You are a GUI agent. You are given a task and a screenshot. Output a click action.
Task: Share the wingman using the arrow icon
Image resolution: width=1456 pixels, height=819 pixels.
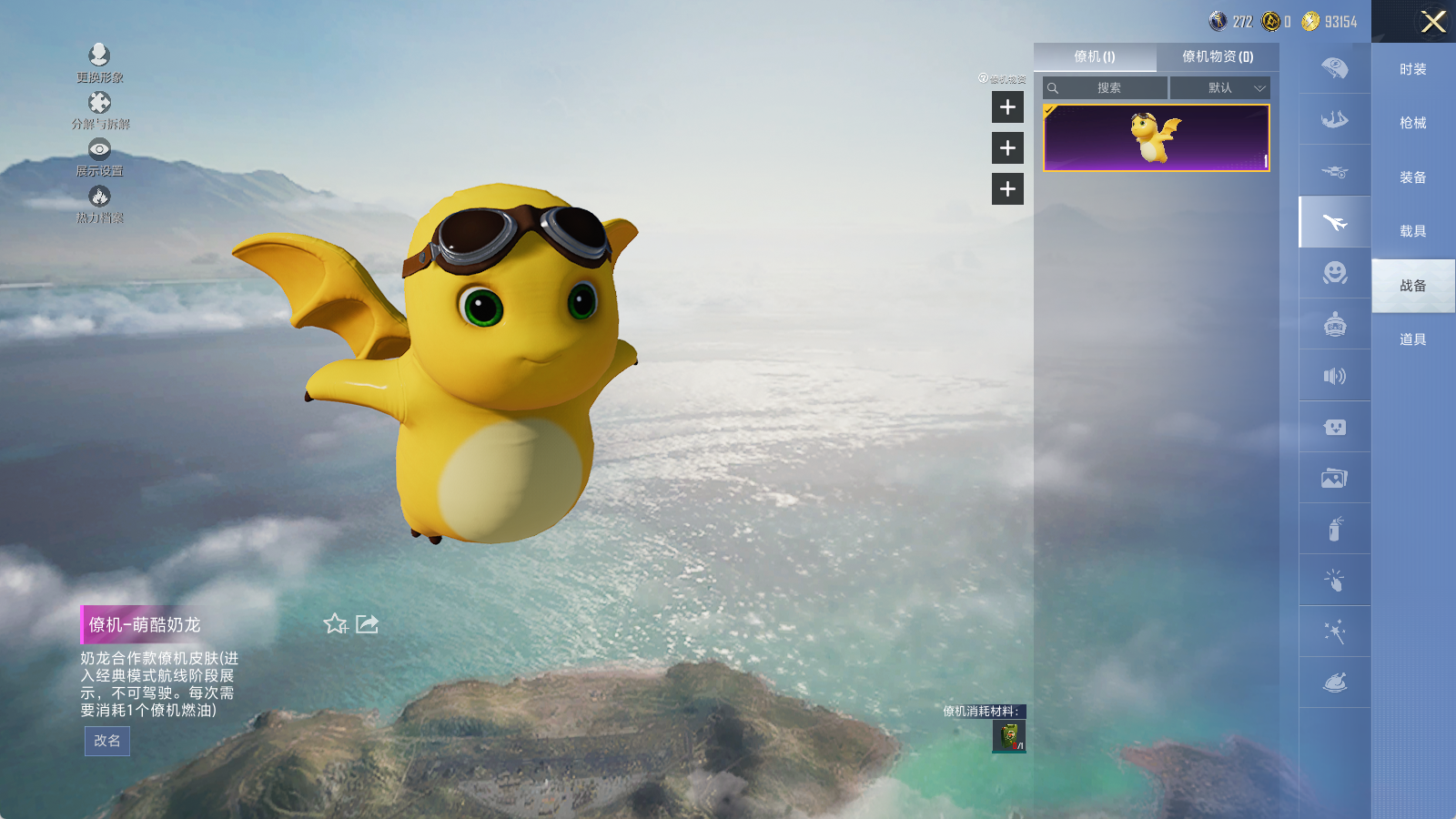pos(367,624)
